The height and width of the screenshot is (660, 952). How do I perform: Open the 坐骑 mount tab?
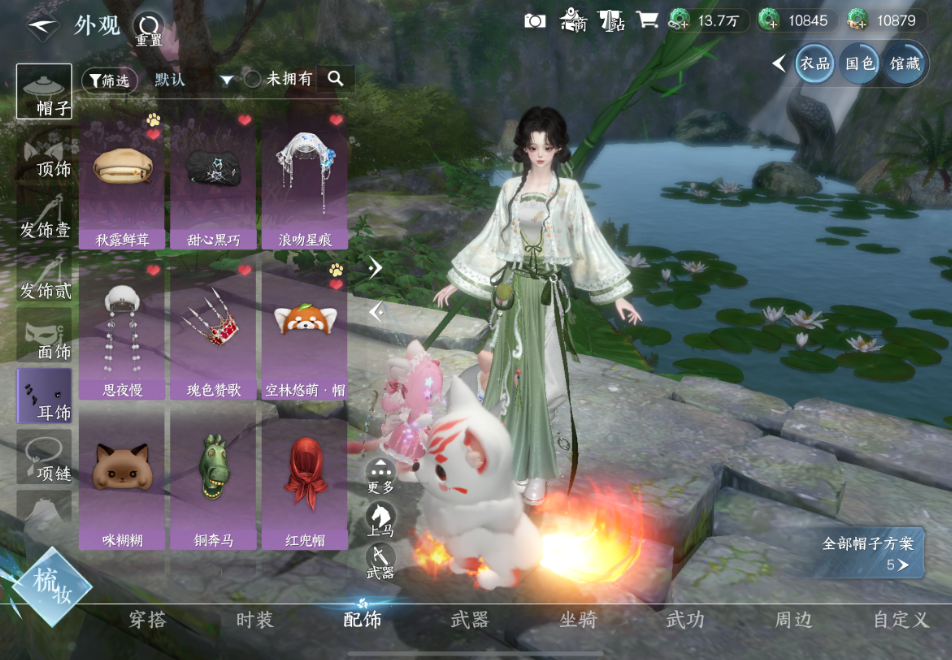pyautogui.click(x=577, y=620)
